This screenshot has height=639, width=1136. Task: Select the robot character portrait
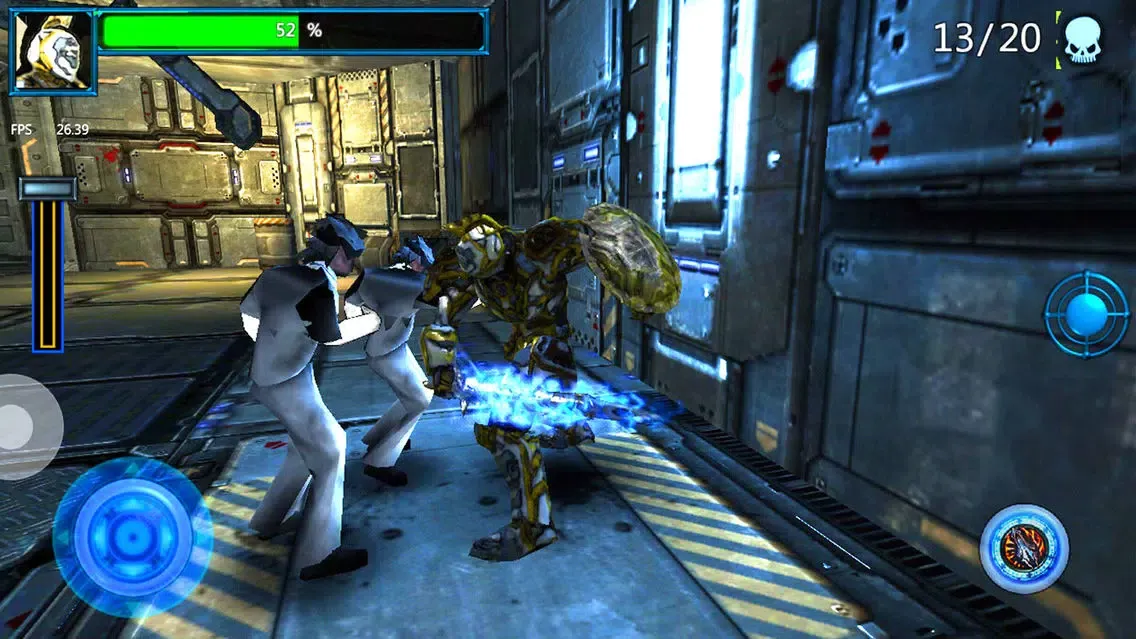(54, 51)
